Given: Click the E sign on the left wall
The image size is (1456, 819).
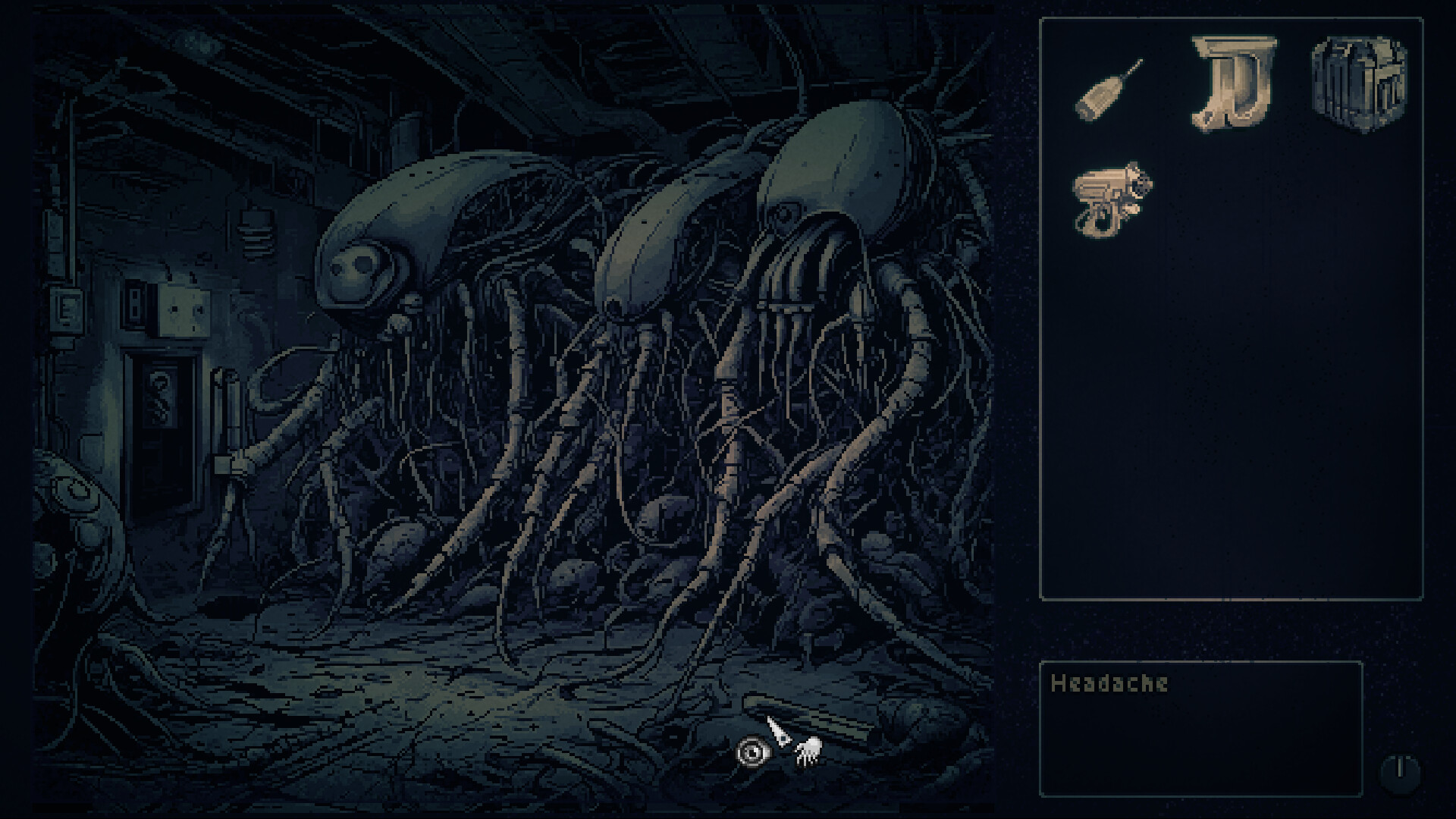Looking at the screenshot, I should point(66,306).
